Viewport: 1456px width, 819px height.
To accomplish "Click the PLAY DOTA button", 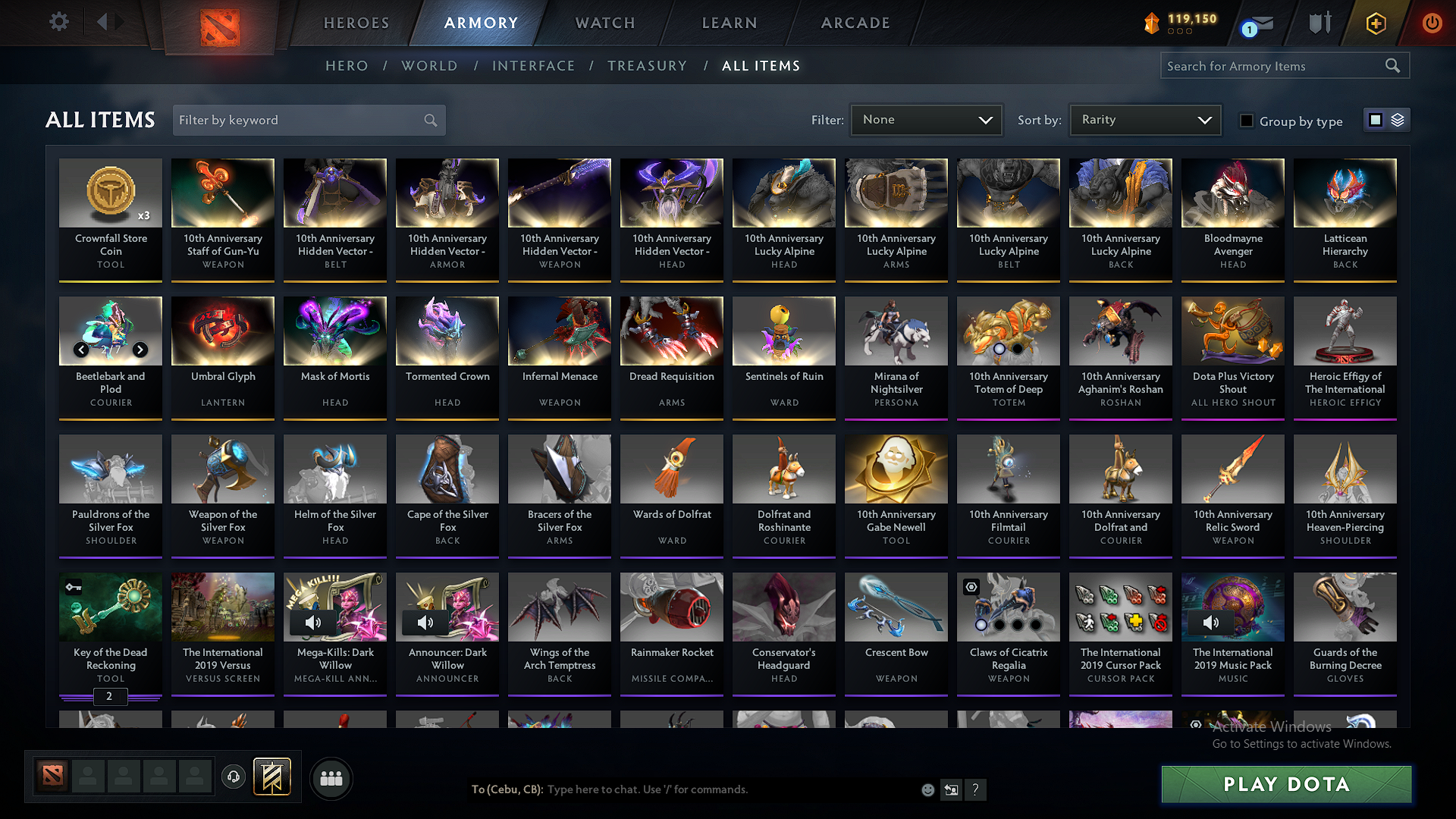I will pos(1285,784).
